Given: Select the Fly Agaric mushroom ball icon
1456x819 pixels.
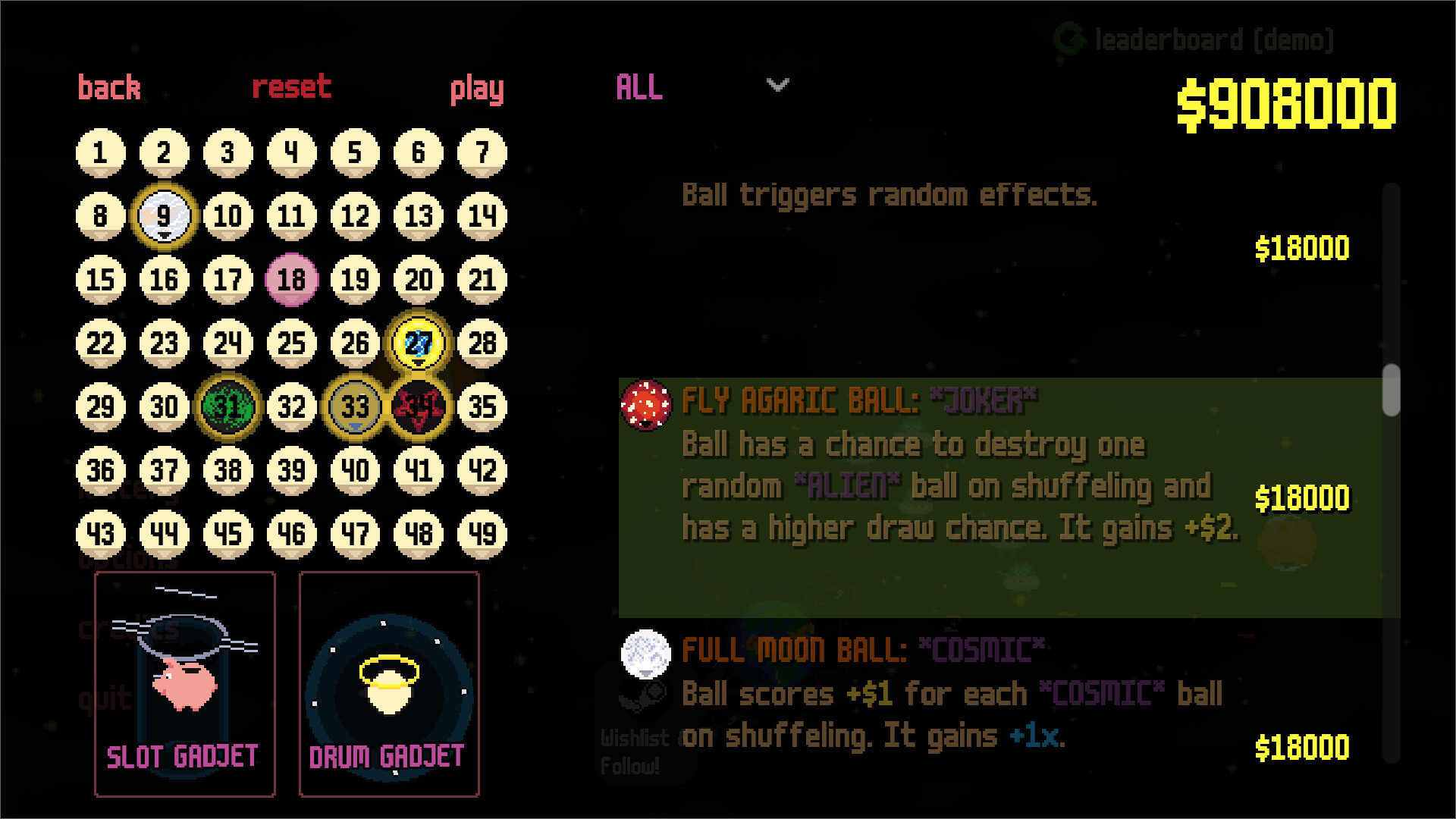Looking at the screenshot, I should pos(644,406).
